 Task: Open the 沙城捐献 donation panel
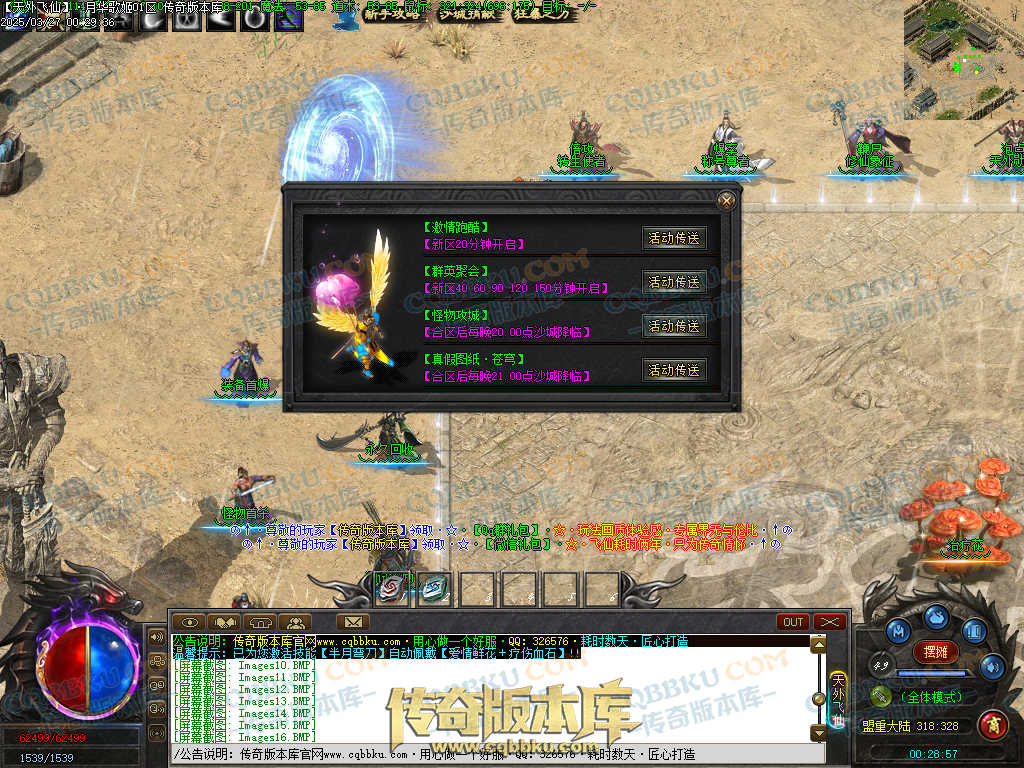point(467,14)
